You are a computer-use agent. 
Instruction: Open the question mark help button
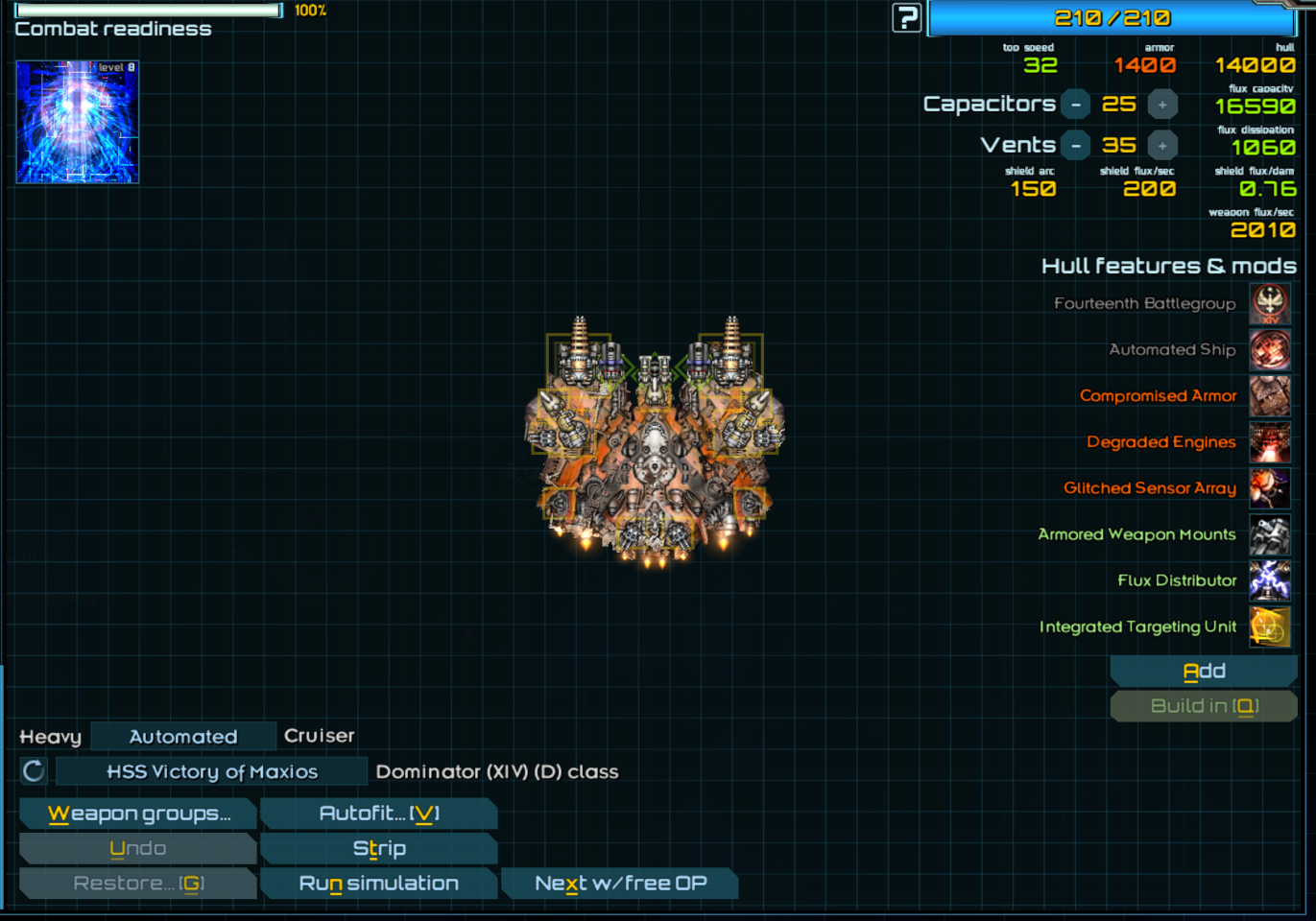pos(906,17)
